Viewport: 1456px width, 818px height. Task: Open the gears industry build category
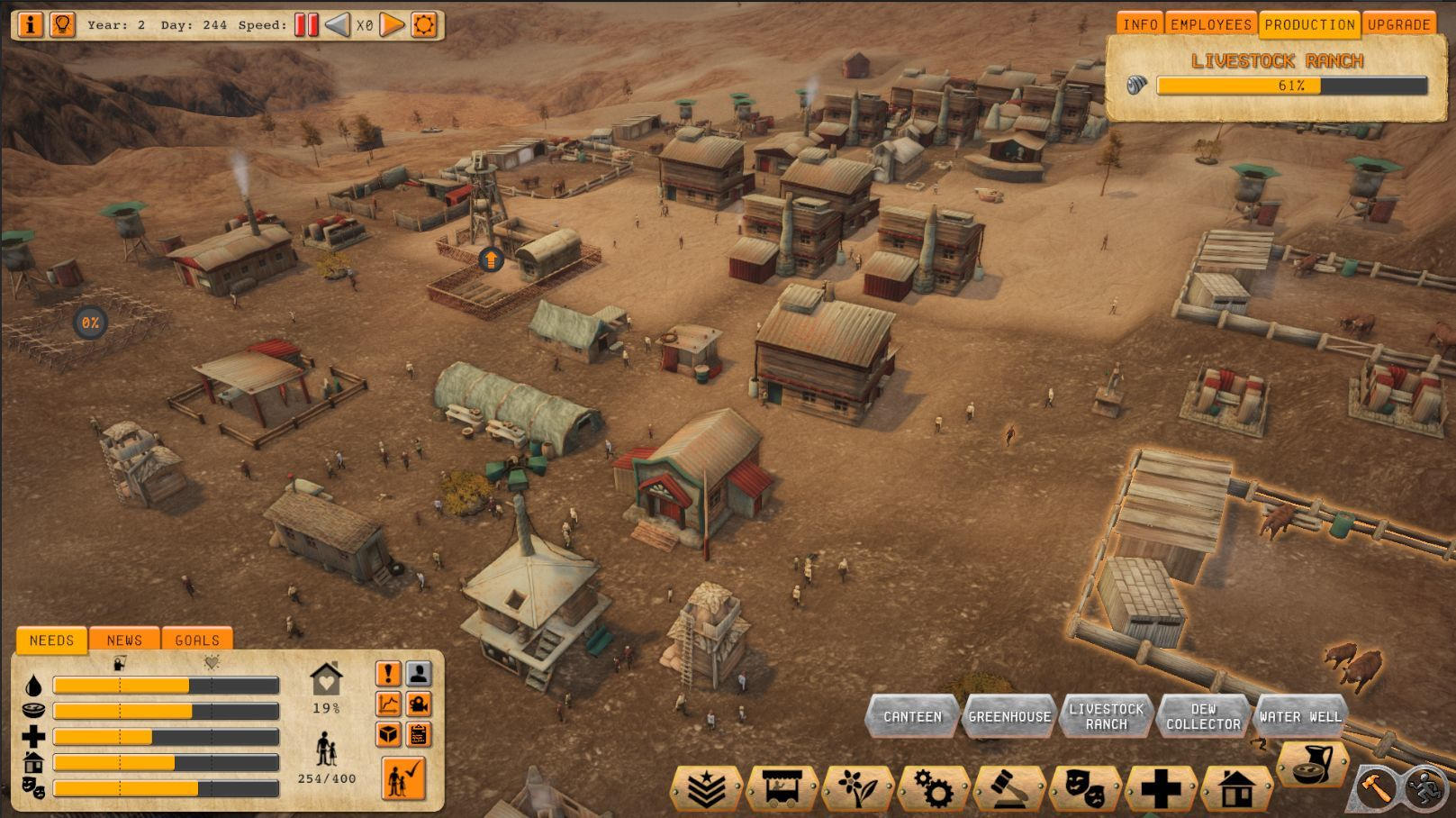tap(934, 789)
